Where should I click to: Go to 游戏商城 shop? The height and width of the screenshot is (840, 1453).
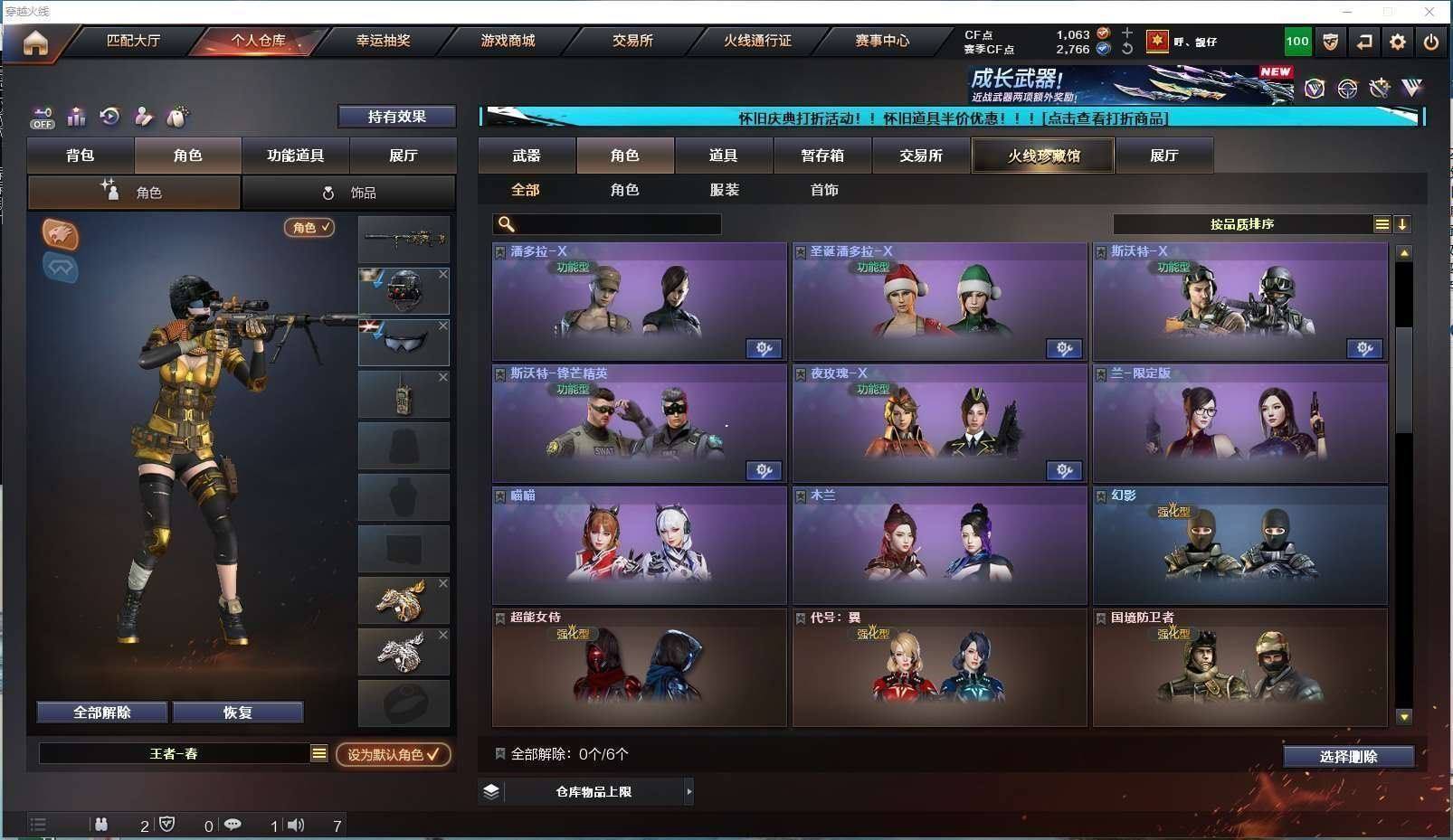(x=508, y=41)
